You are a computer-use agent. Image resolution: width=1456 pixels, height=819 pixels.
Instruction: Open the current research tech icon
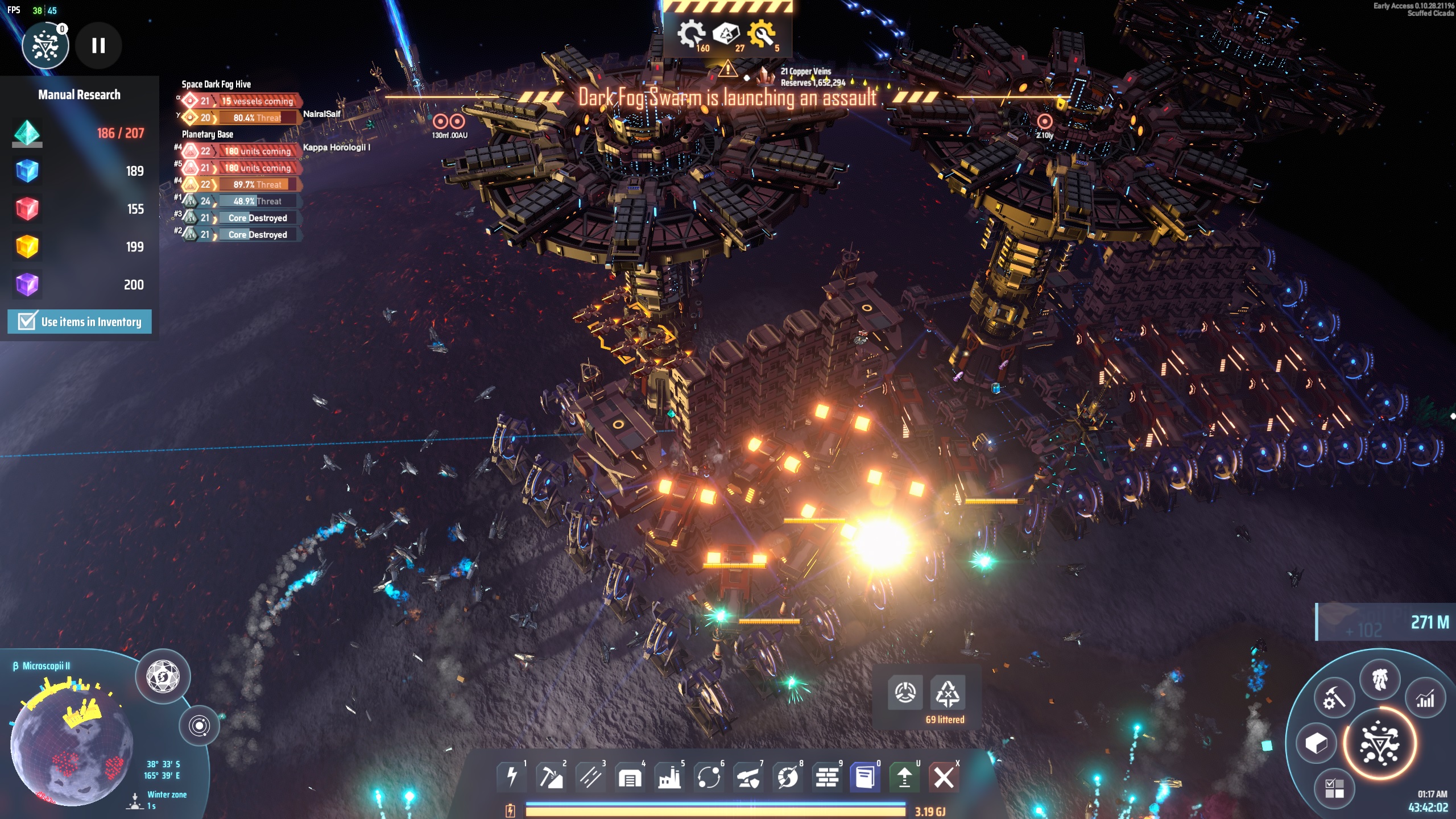click(45, 45)
